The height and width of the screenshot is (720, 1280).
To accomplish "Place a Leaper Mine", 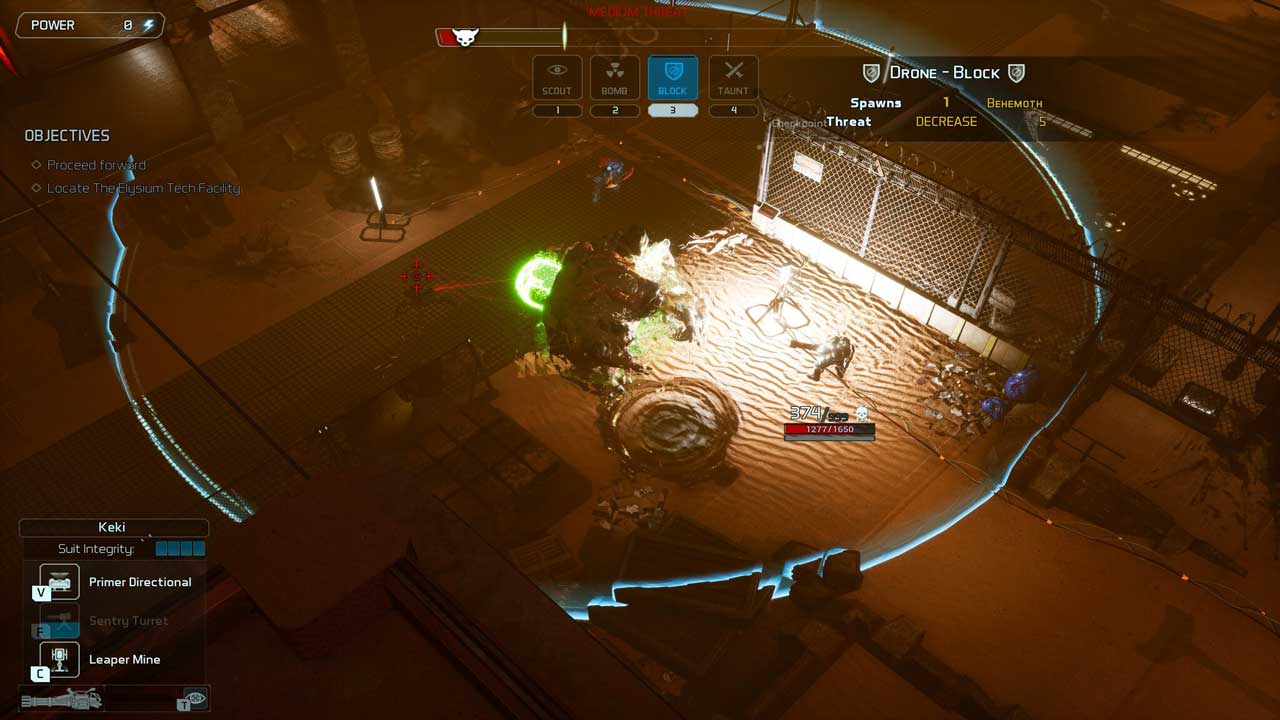I will 59,659.
